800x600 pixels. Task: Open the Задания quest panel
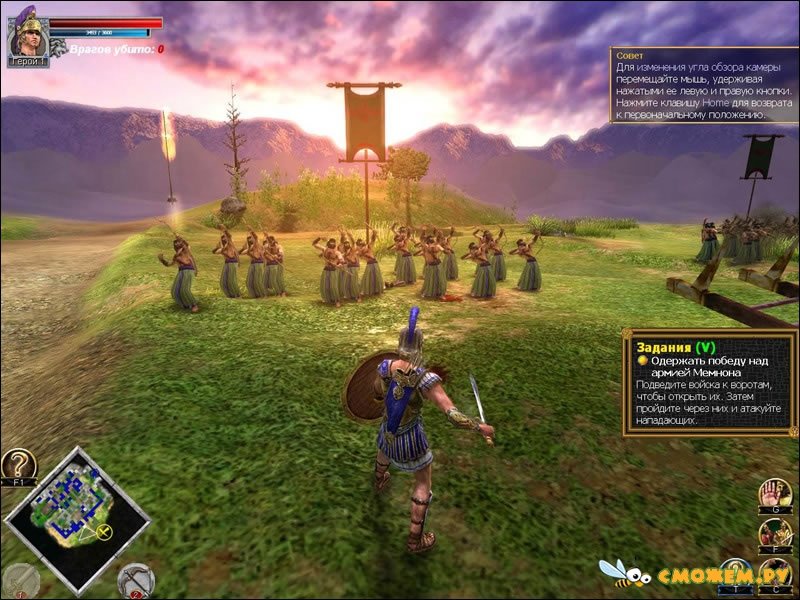pos(710,384)
